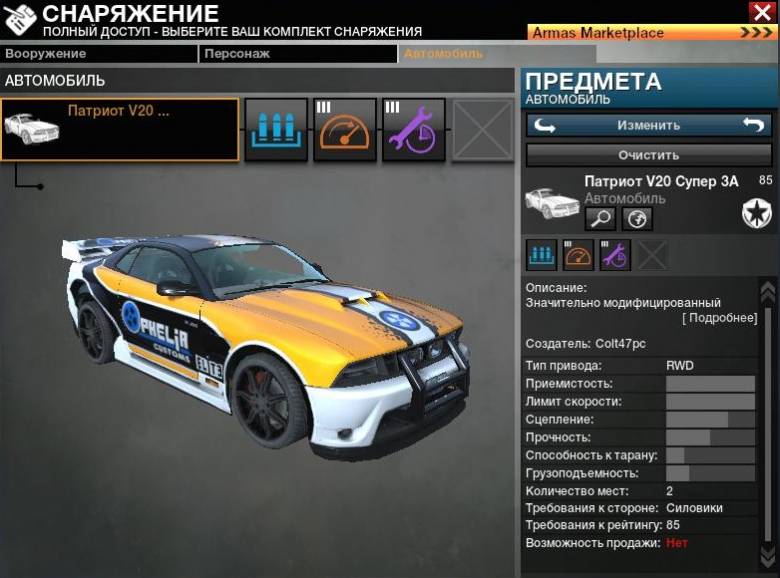Switch to the Вооружение tab
The height and width of the screenshot is (578, 780).
(x=98, y=54)
